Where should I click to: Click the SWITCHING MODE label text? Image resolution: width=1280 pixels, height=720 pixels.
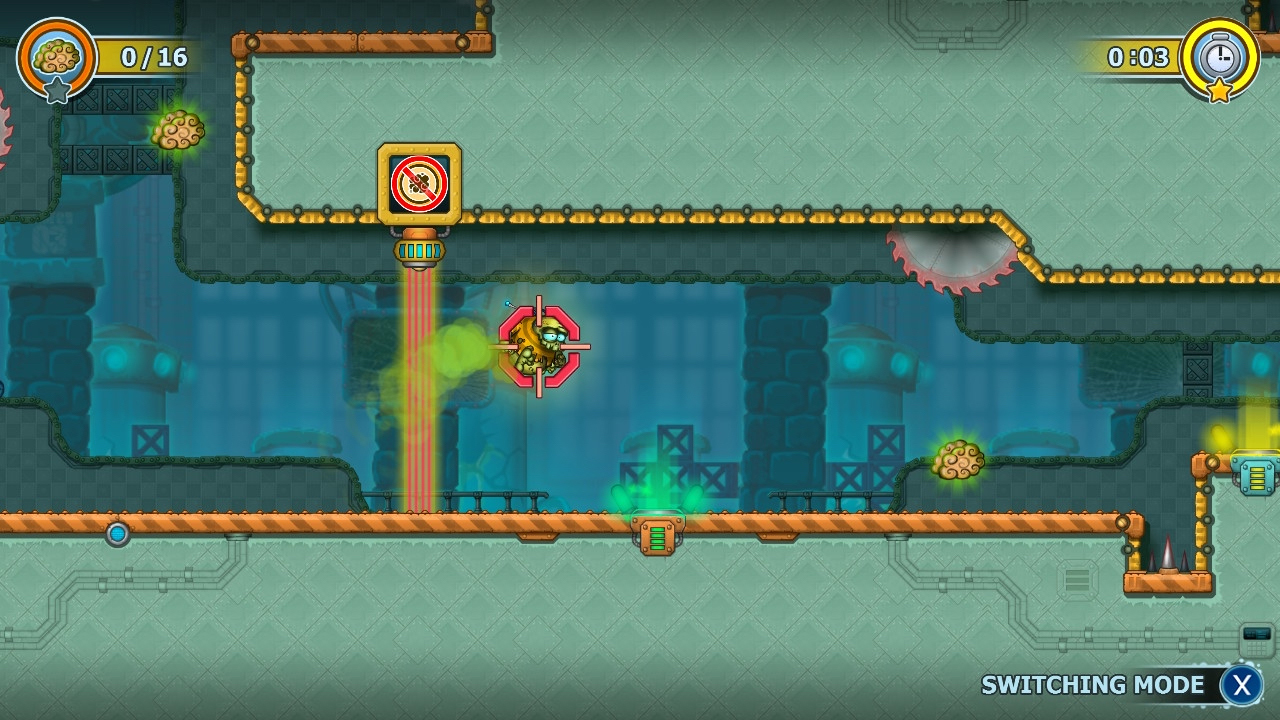point(1093,685)
